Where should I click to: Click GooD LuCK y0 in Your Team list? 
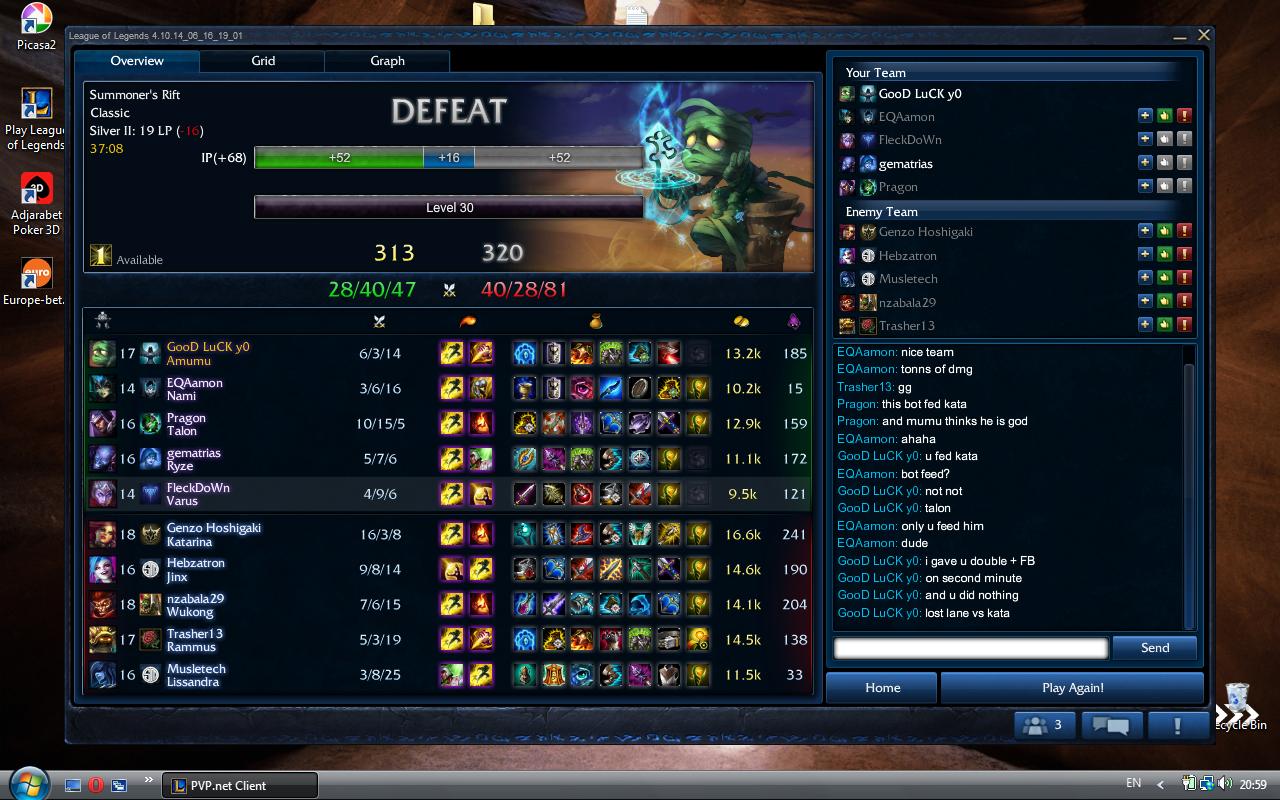[919, 94]
